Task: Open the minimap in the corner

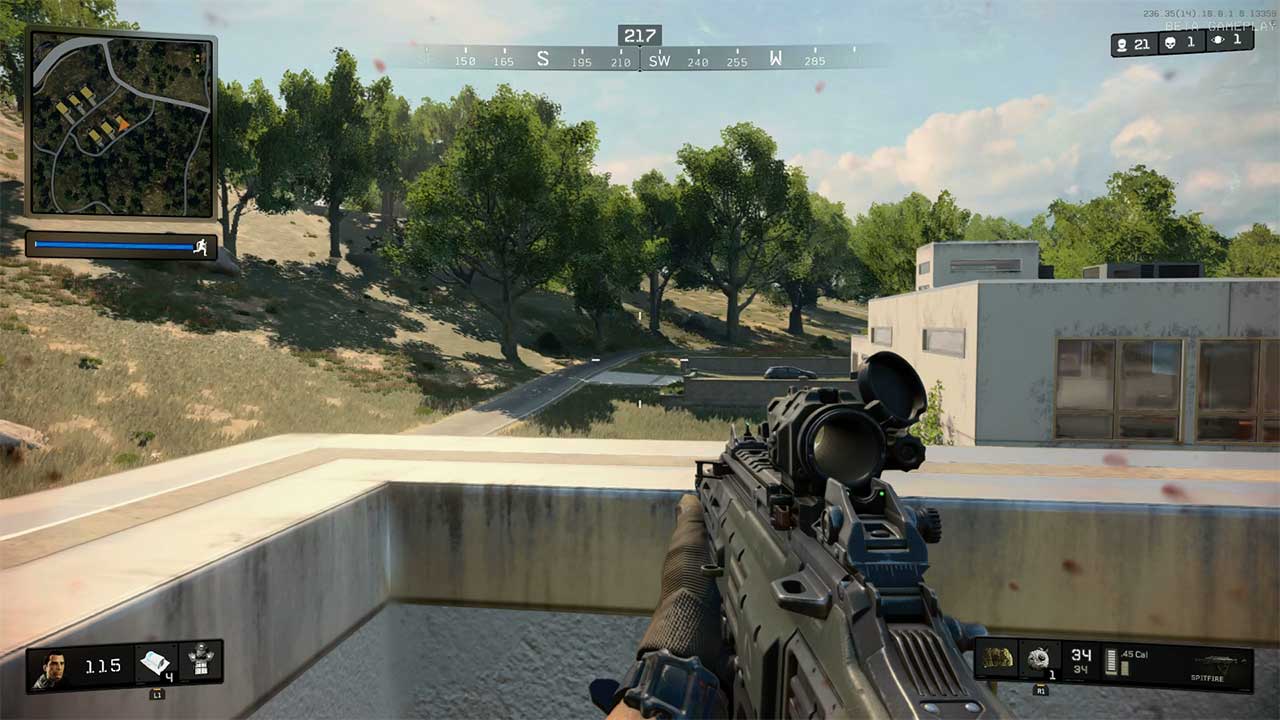Action: pos(120,122)
